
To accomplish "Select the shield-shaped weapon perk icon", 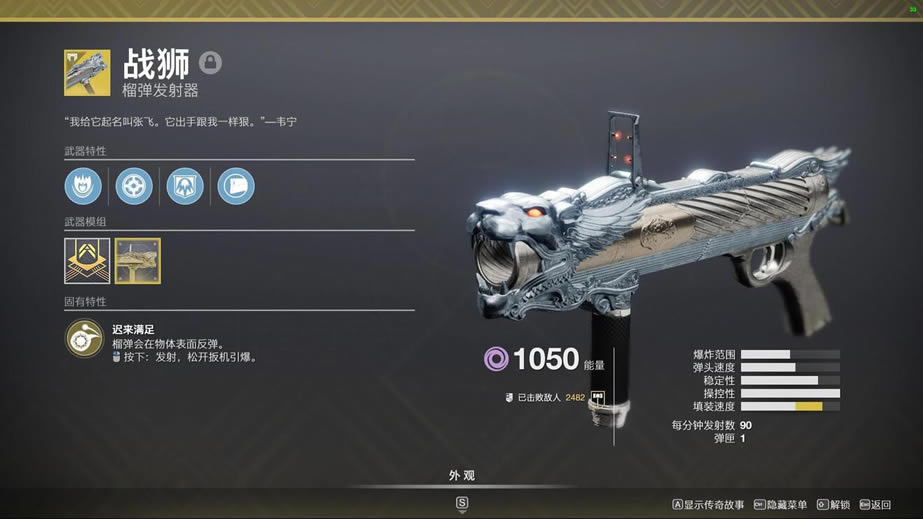I will point(185,186).
